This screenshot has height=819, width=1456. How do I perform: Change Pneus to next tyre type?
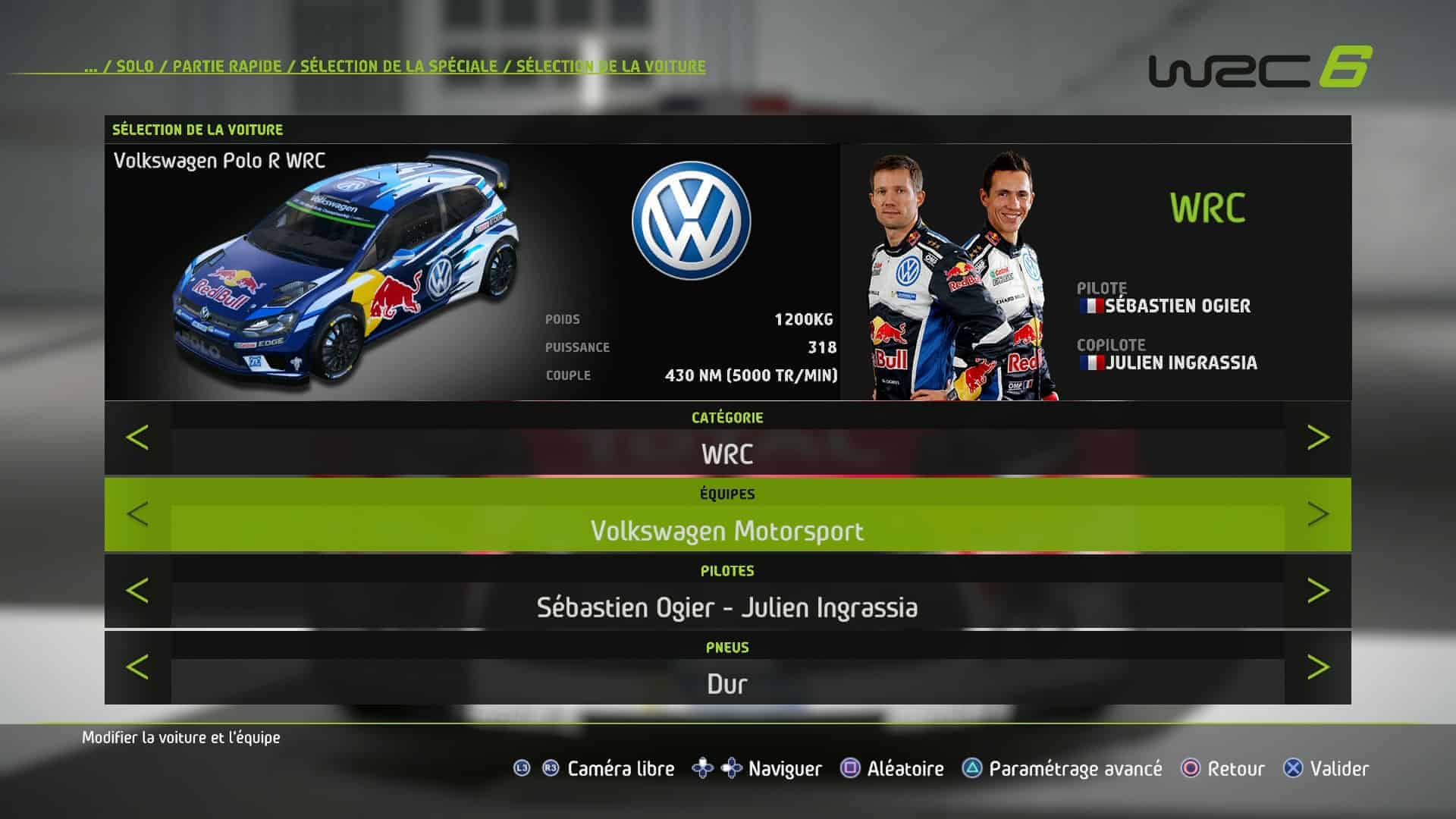[1318, 667]
